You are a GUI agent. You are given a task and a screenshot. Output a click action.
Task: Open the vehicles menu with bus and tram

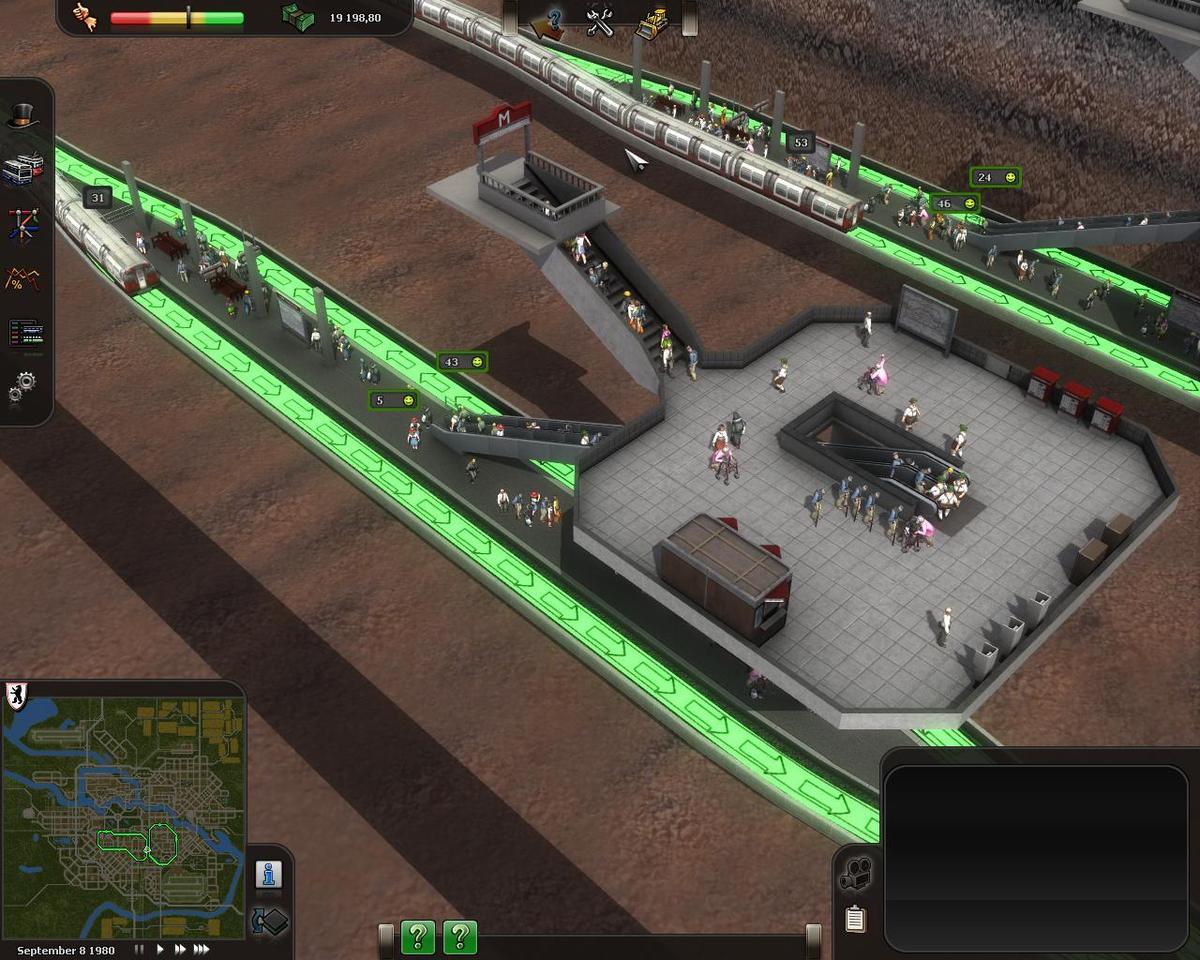(23, 169)
